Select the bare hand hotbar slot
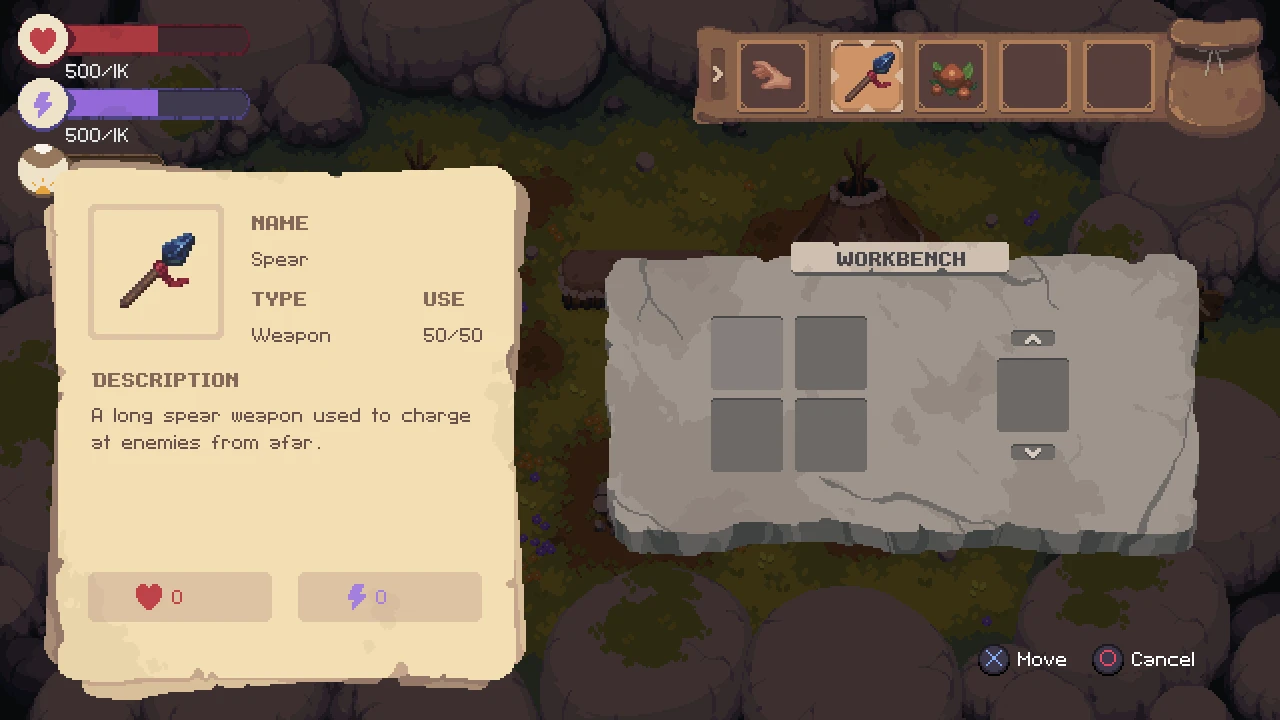The image size is (1280, 720). (x=773, y=76)
